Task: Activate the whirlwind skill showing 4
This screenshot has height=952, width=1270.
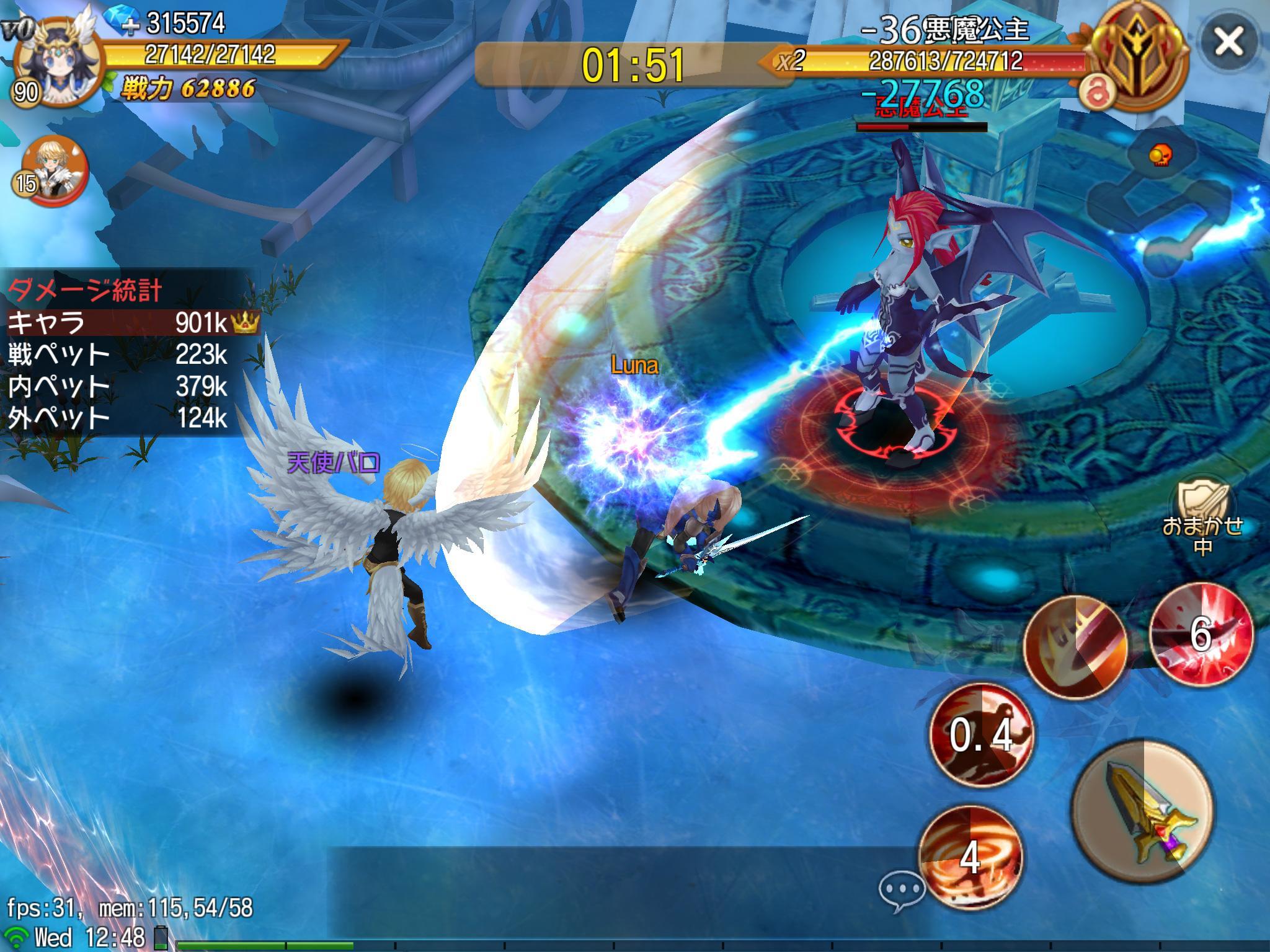Action: (970, 857)
